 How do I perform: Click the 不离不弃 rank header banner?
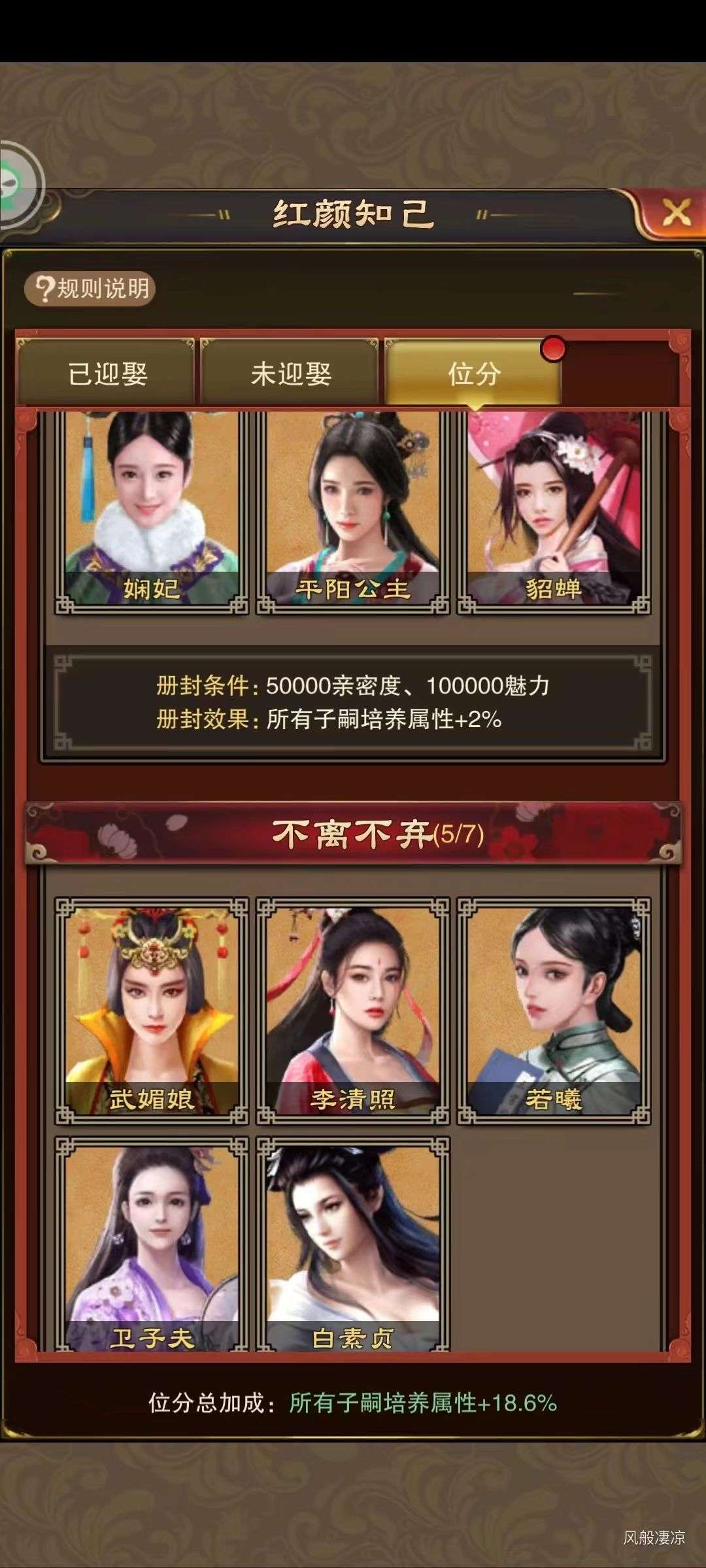[353, 834]
